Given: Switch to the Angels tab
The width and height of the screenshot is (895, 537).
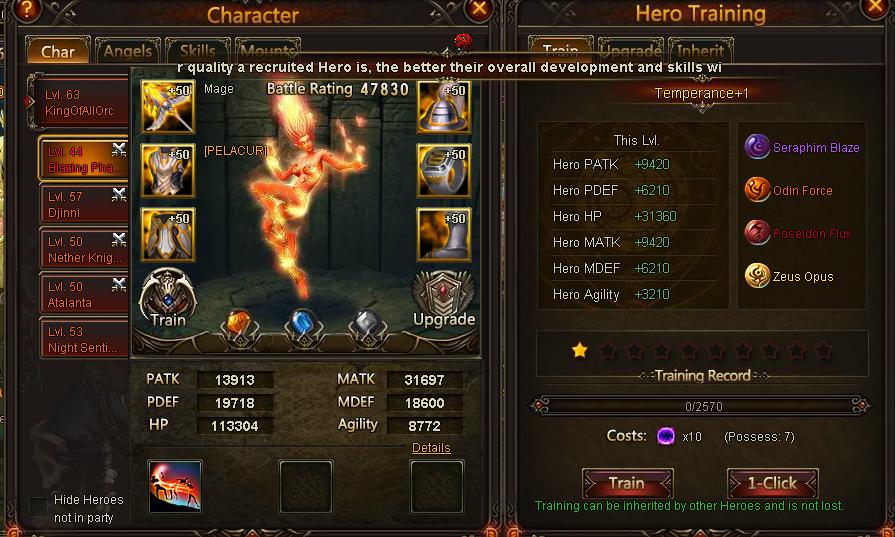Looking at the screenshot, I should pyautogui.click(x=127, y=51).
